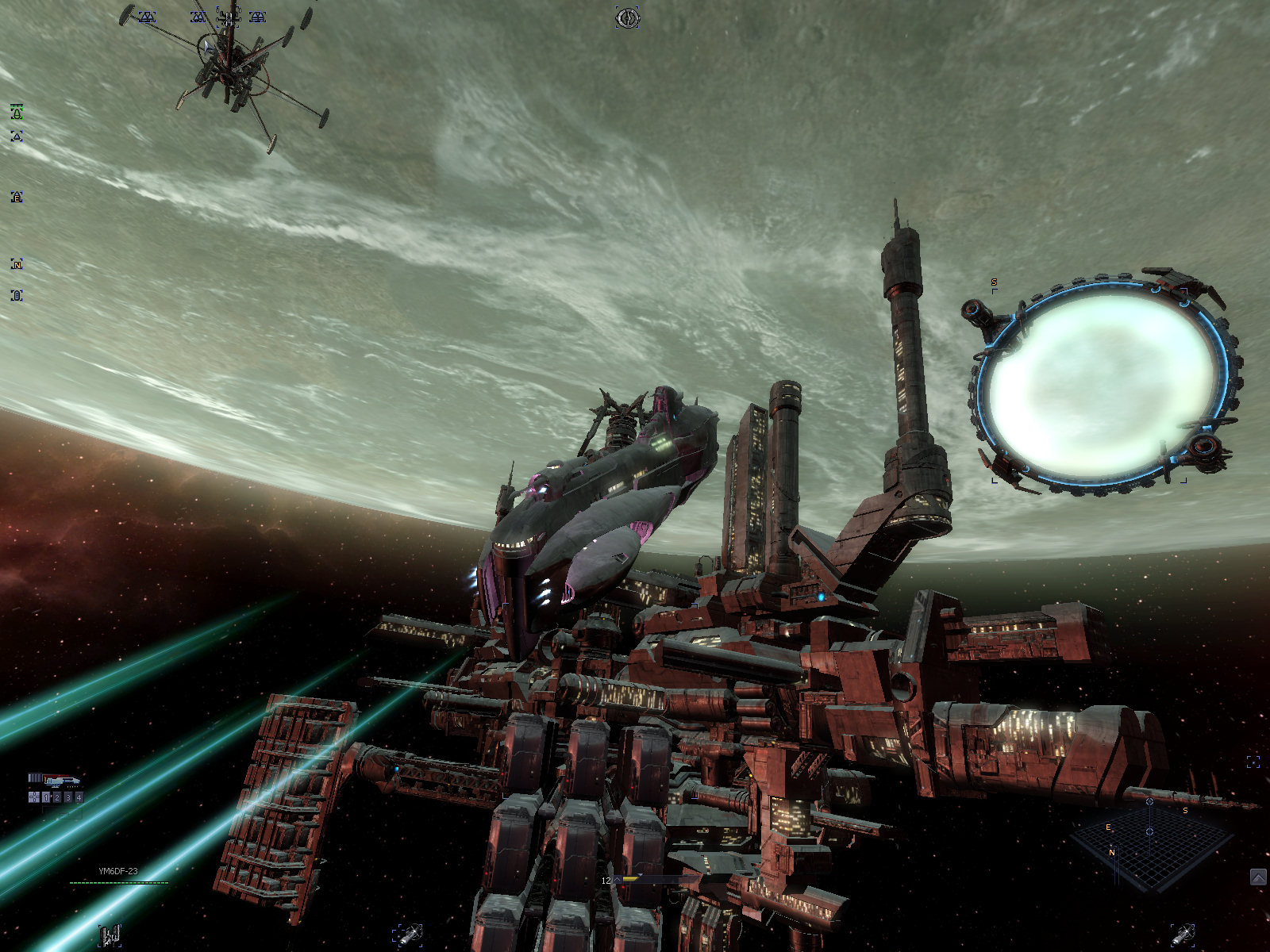
Task: Select the round target icon at top center
Action: (x=628, y=17)
